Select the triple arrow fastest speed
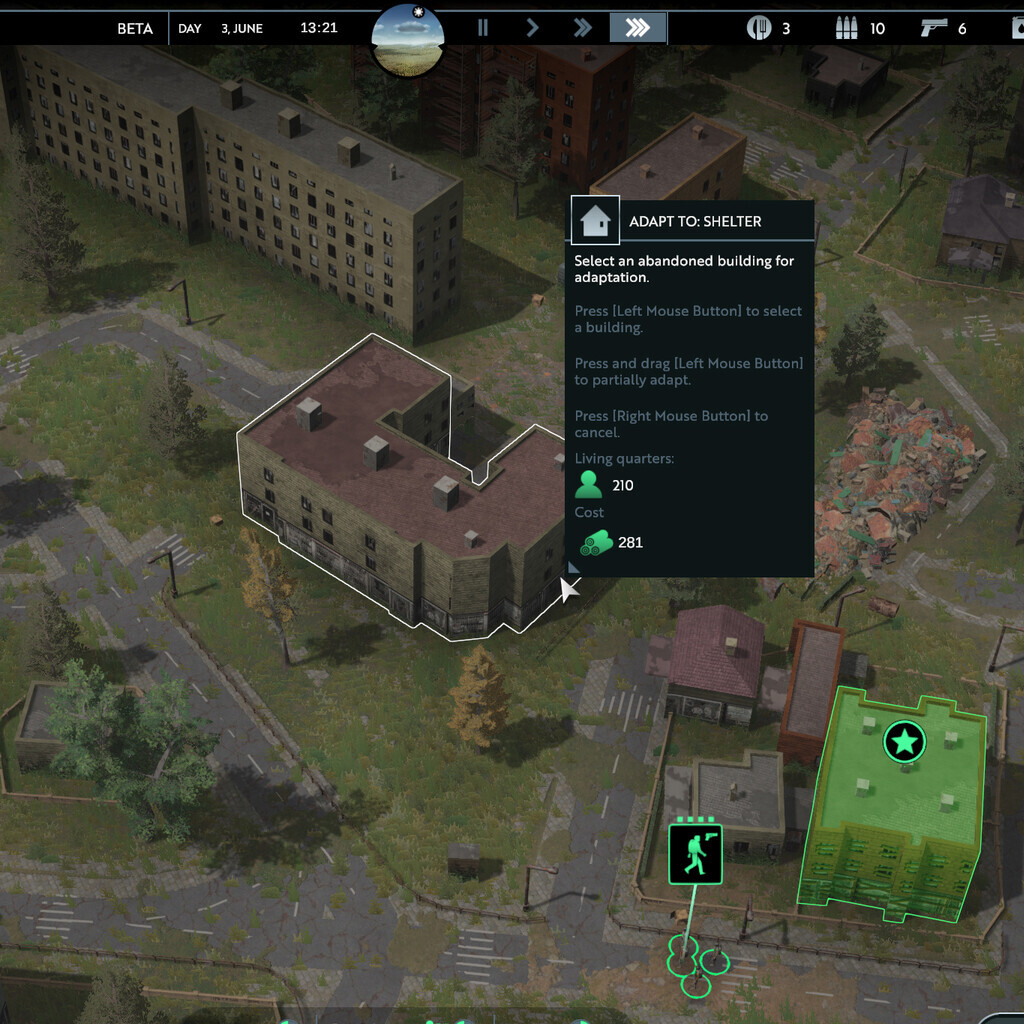 (x=637, y=28)
